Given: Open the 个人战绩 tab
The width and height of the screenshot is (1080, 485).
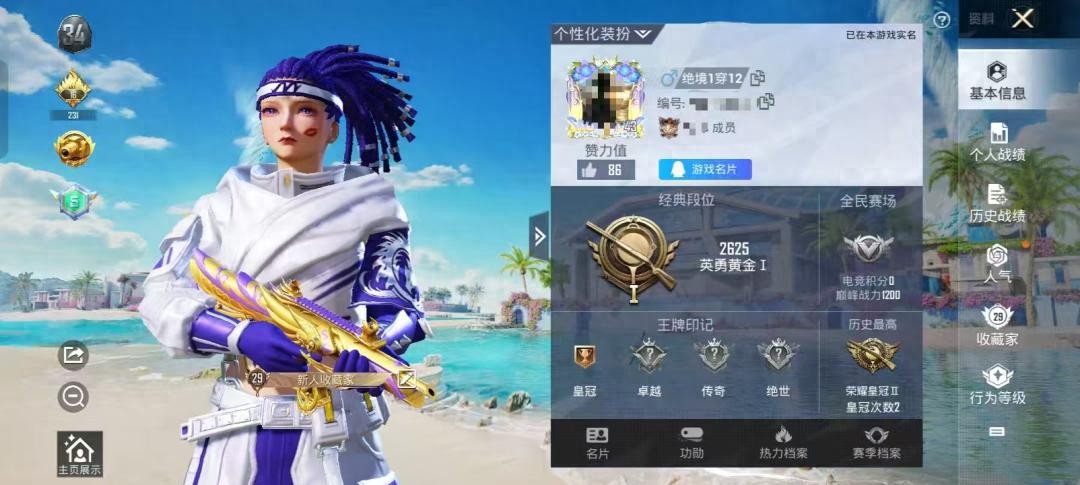Looking at the screenshot, I should [997, 143].
